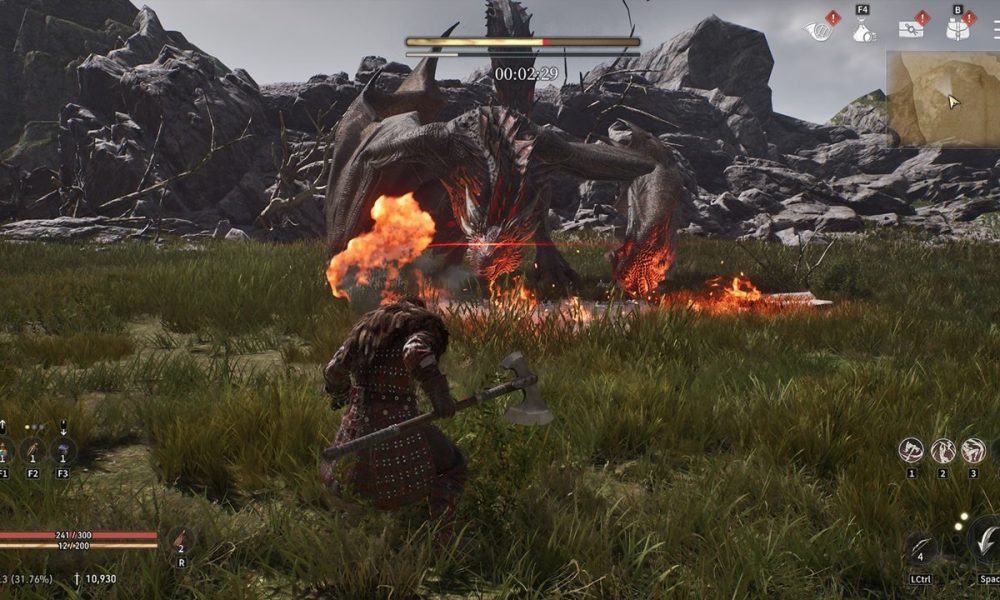Open the gift voucher icon with alert

[910, 29]
